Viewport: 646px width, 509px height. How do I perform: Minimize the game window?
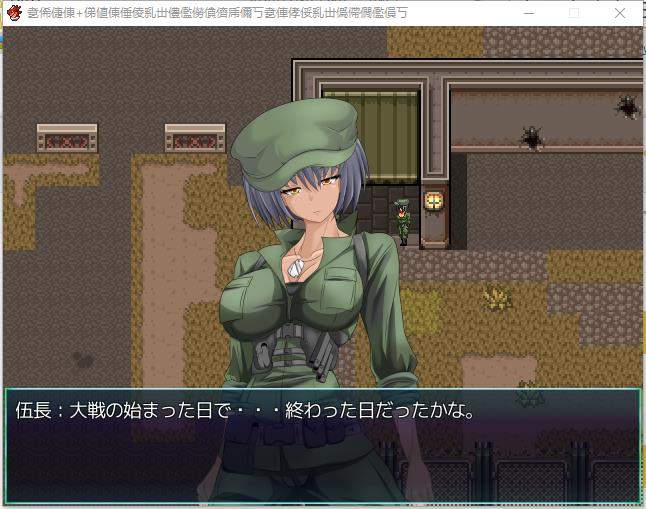tap(527, 13)
